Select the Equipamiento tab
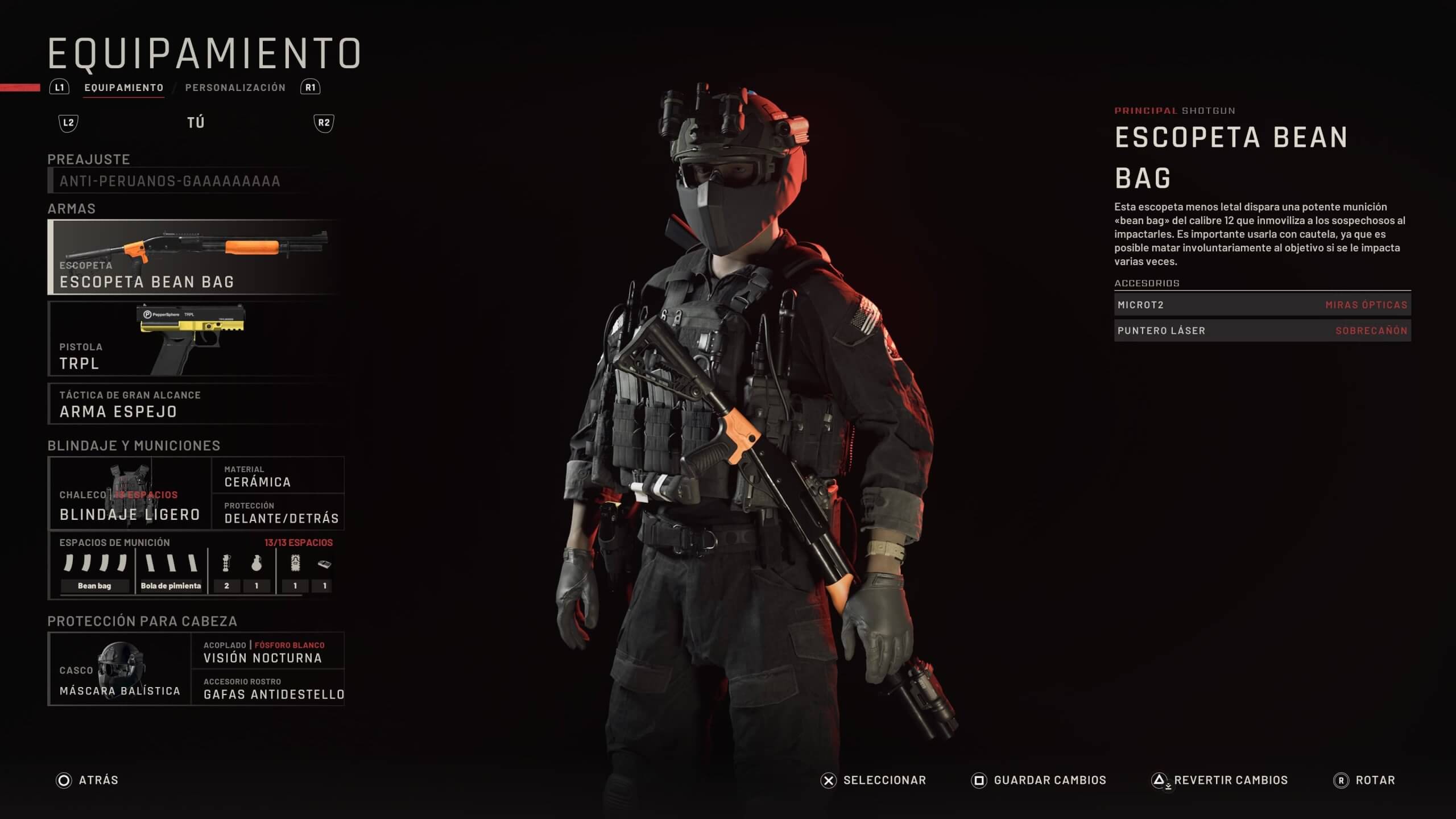 click(124, 88)
